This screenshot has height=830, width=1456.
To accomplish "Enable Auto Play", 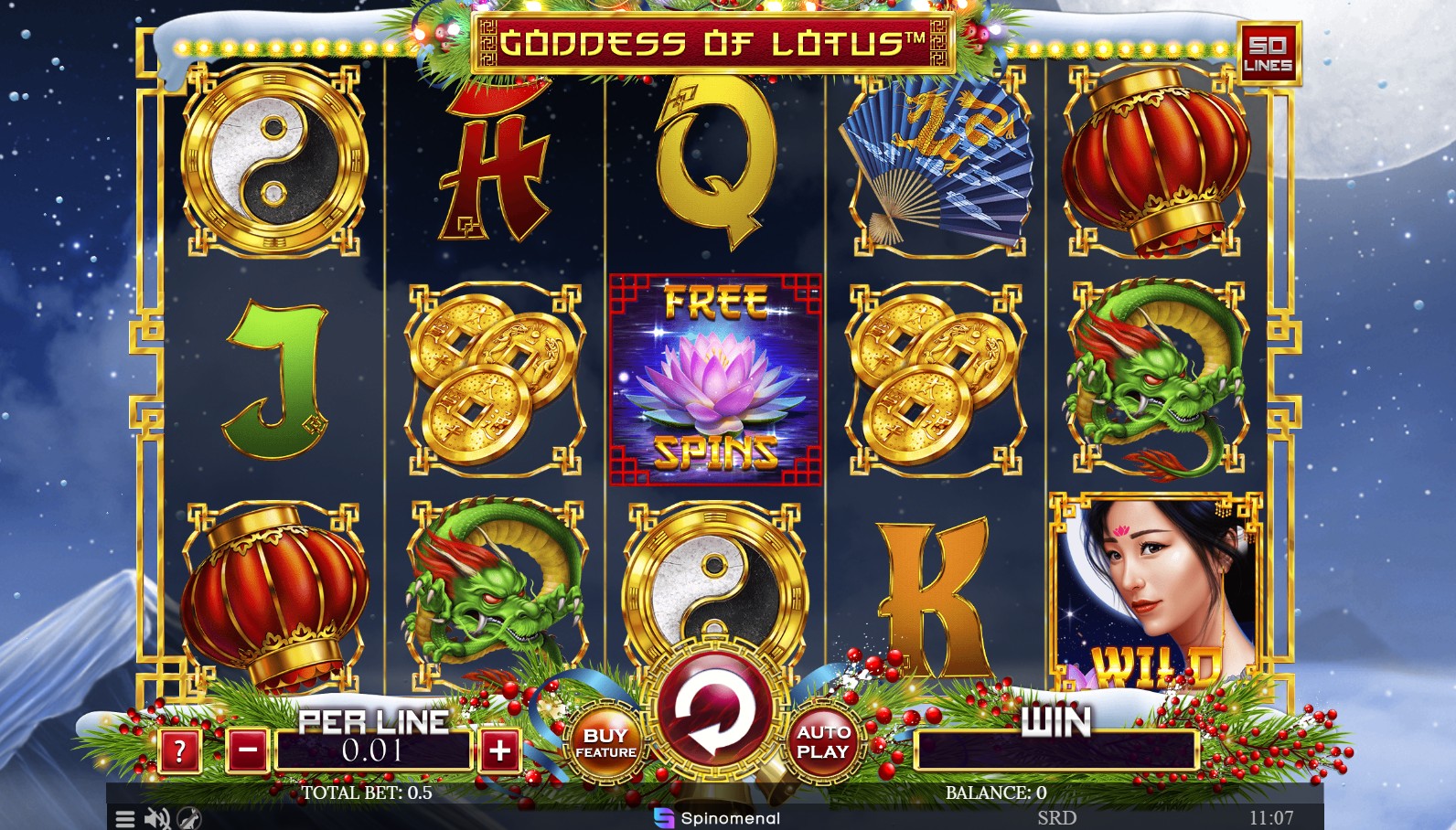I will coord(821,740).
